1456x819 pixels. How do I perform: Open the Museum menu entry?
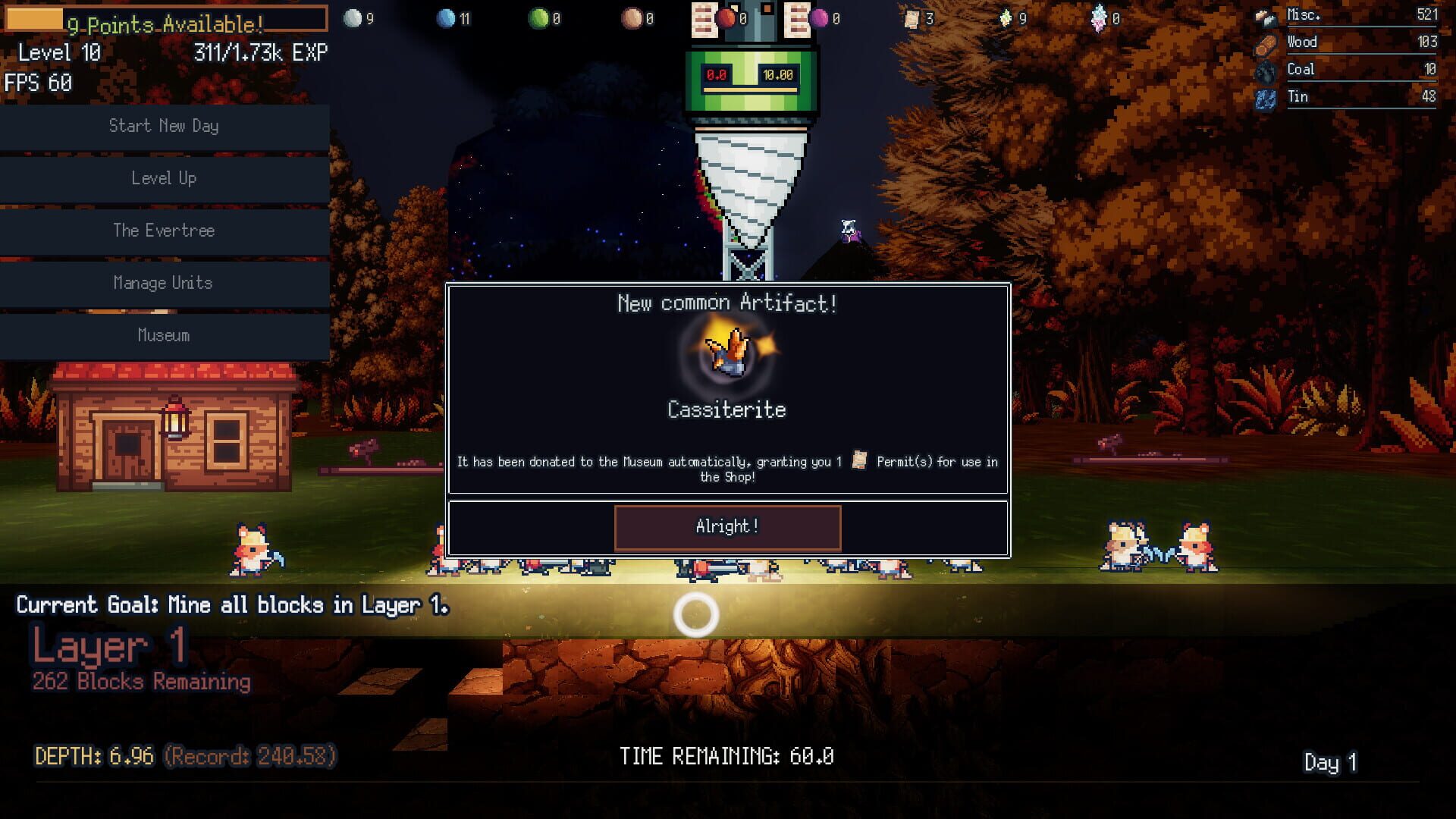pyautogui.click(x=163, y=335)
